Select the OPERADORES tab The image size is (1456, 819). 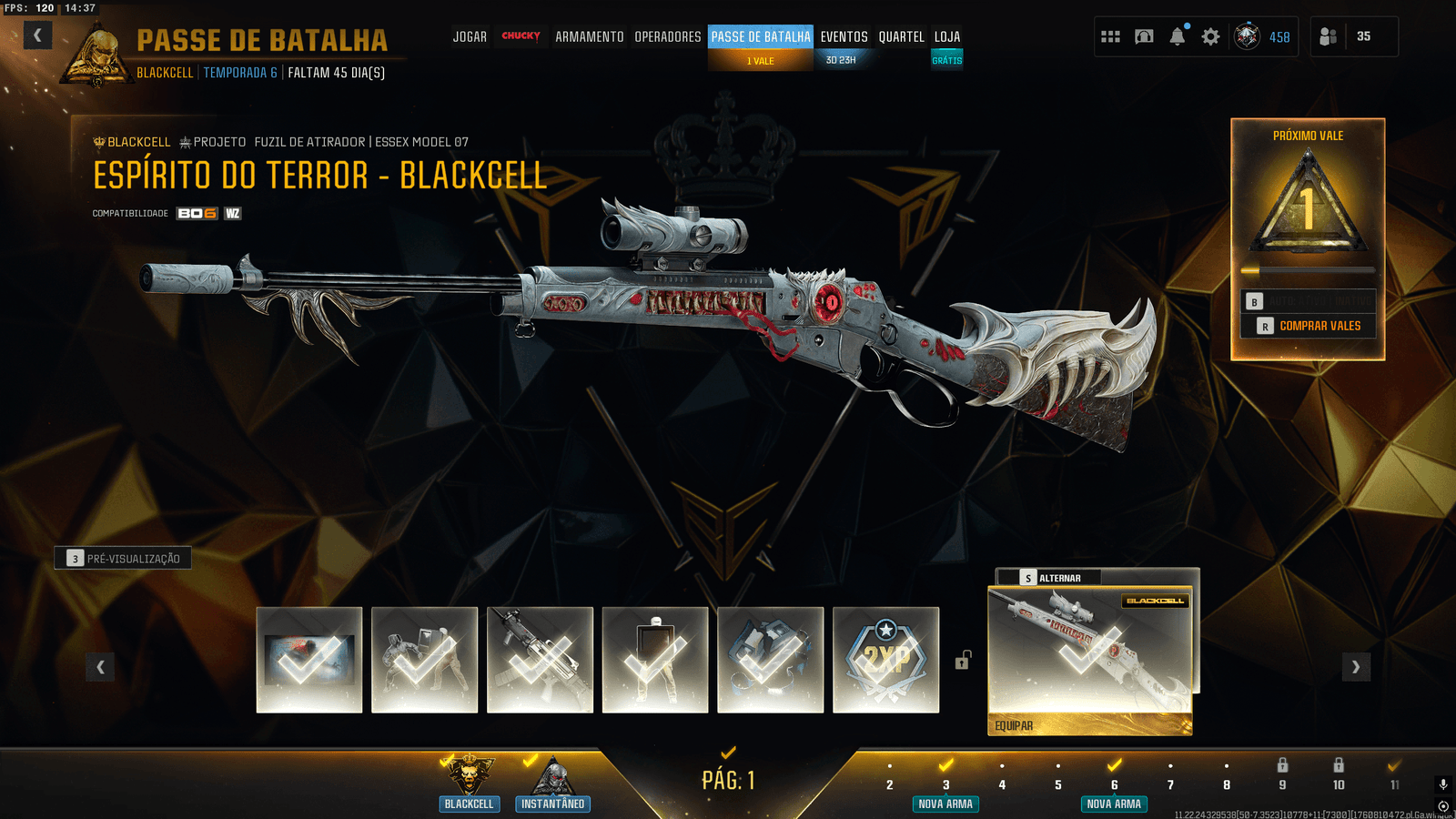point(667,37)
